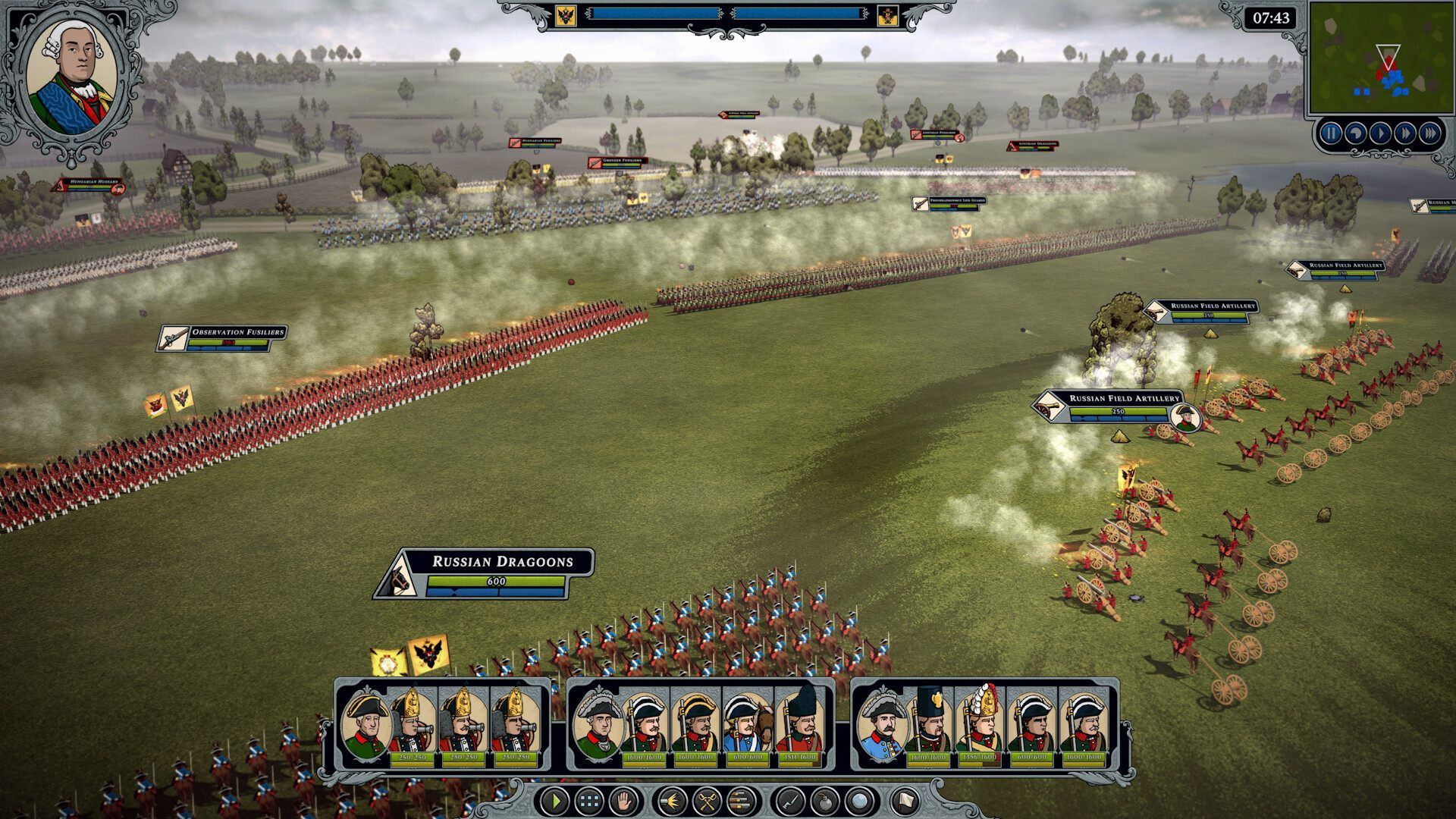
Task: Click the green arrow advance command
Action: tap(555, 800)
